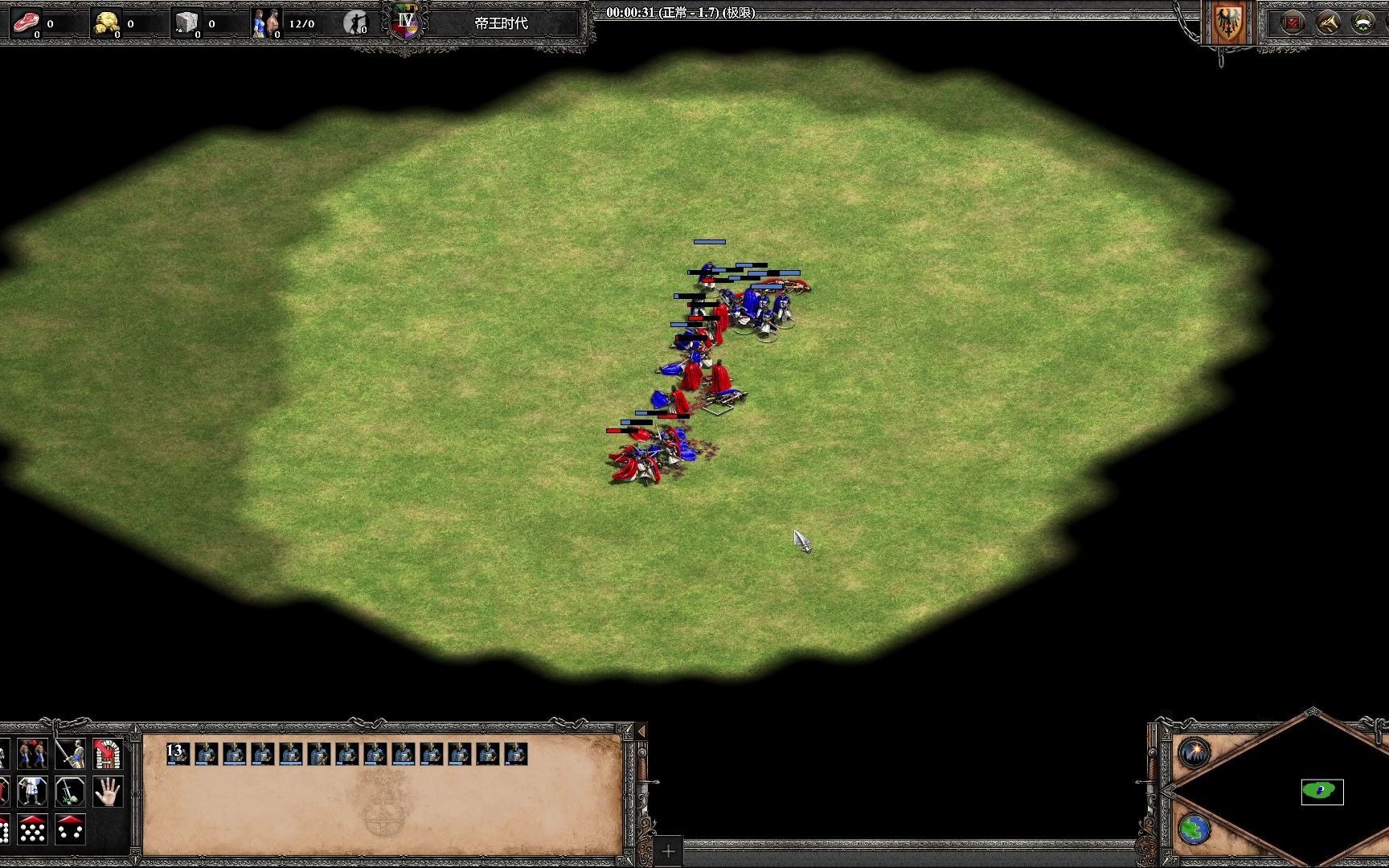Screen dimensions: 1389x868
Task: Select the sword-in-ground no-attack stance icon
Action: tap(71, 792)
